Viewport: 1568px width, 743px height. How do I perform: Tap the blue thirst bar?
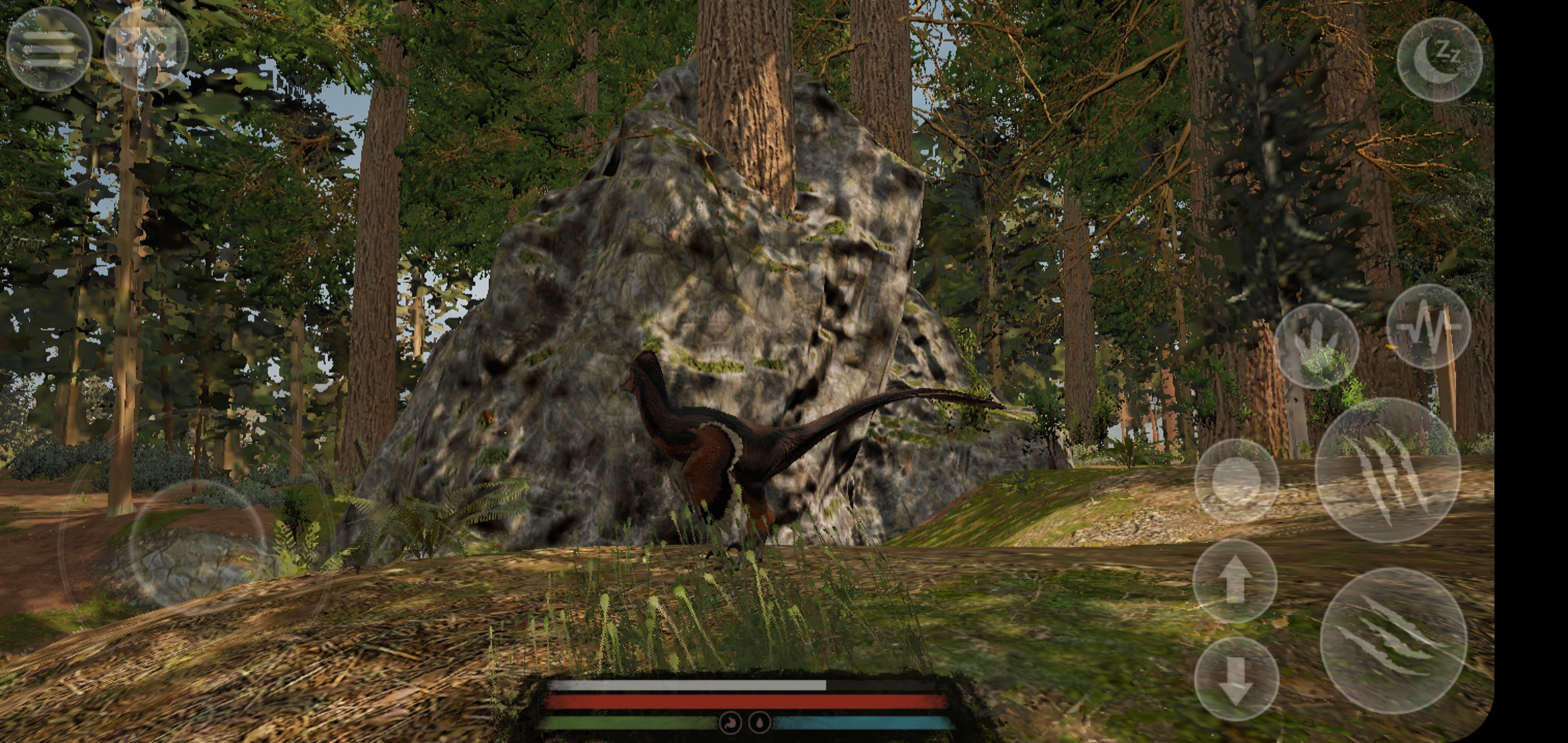860,721
